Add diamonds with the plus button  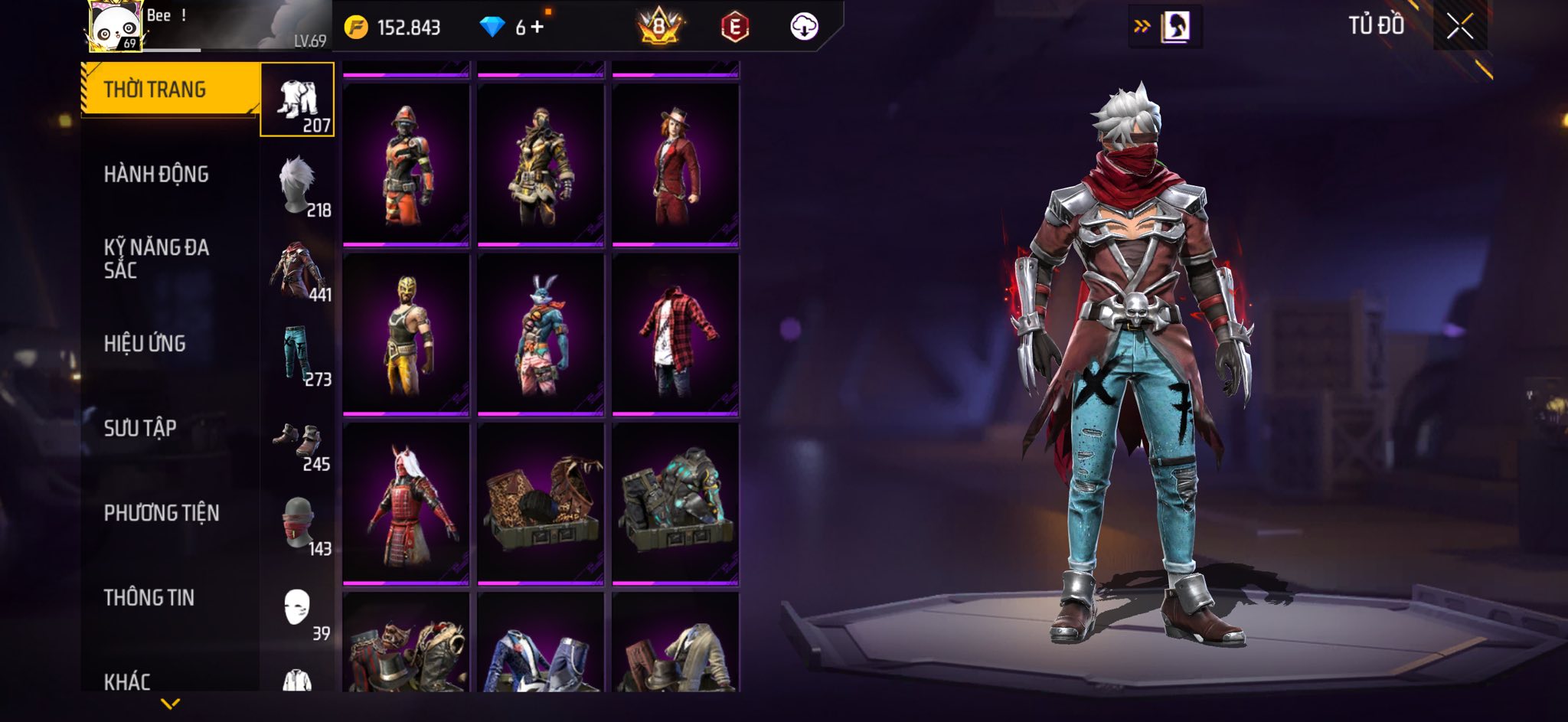coord(537,28)
